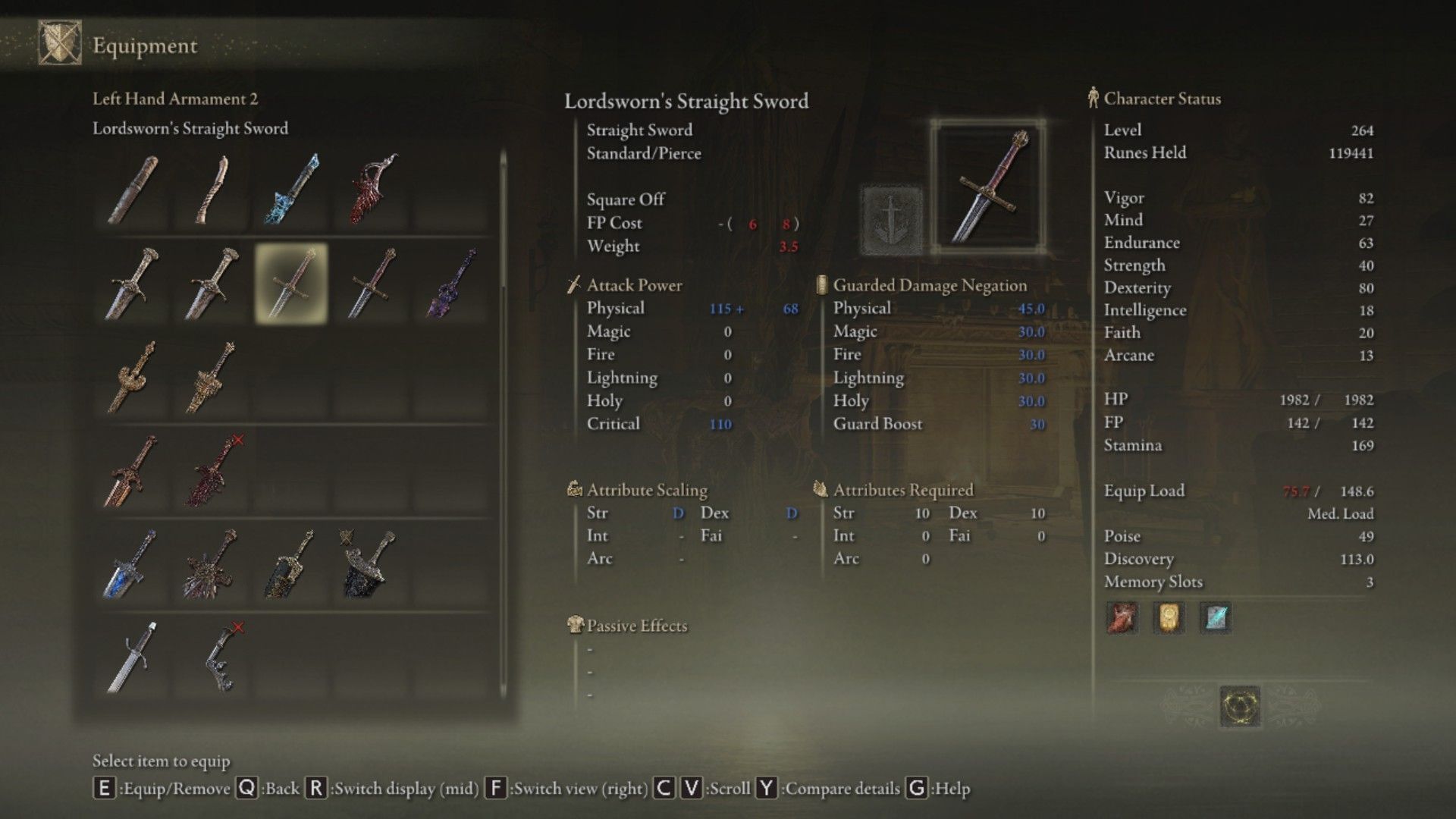Click the cyan blade status effect icon
Image resolution: width=1456 pixels, height=819 pixels.
(x=1215, y=618)
